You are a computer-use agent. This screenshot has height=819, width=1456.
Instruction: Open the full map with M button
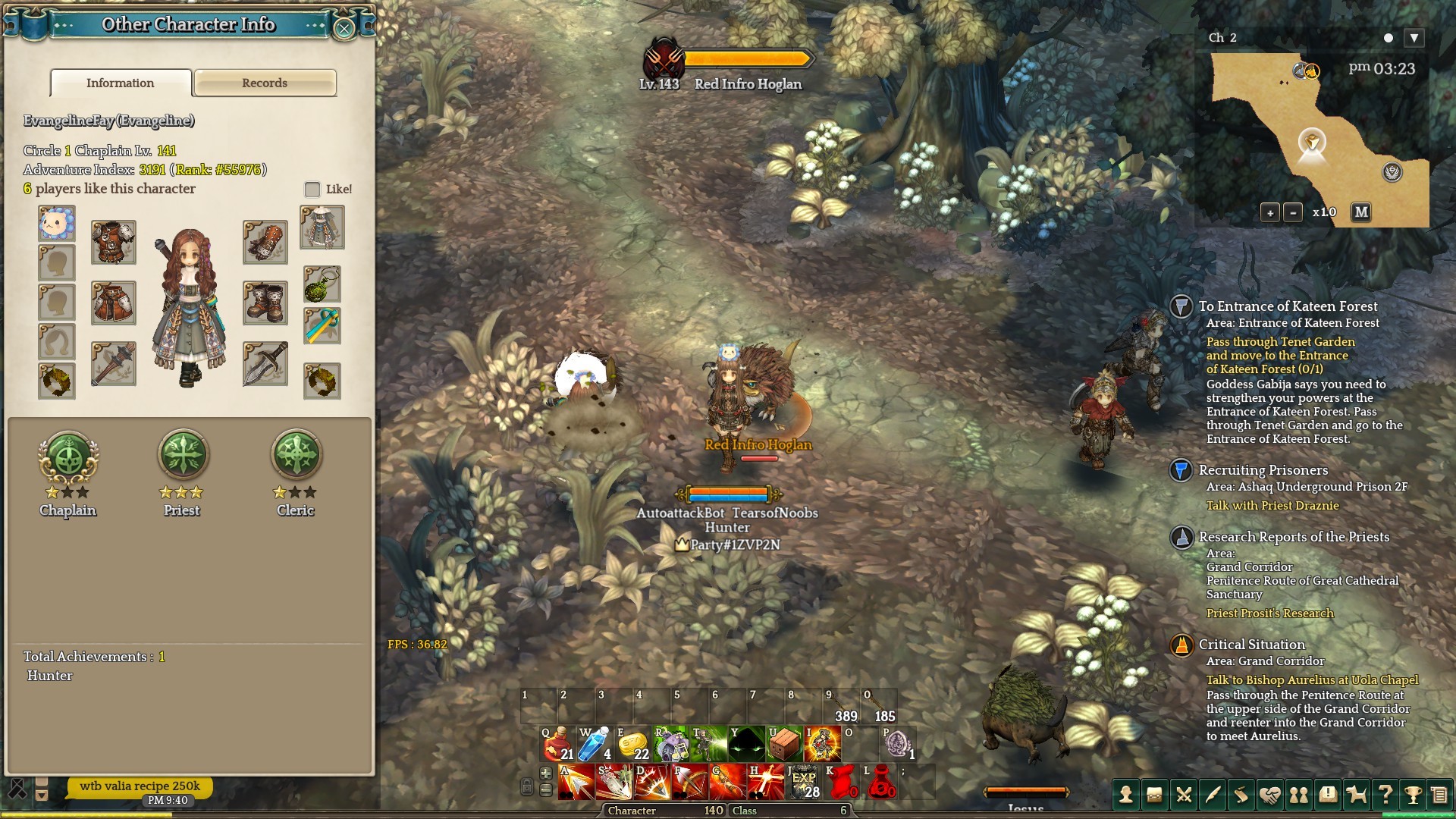1361,212
